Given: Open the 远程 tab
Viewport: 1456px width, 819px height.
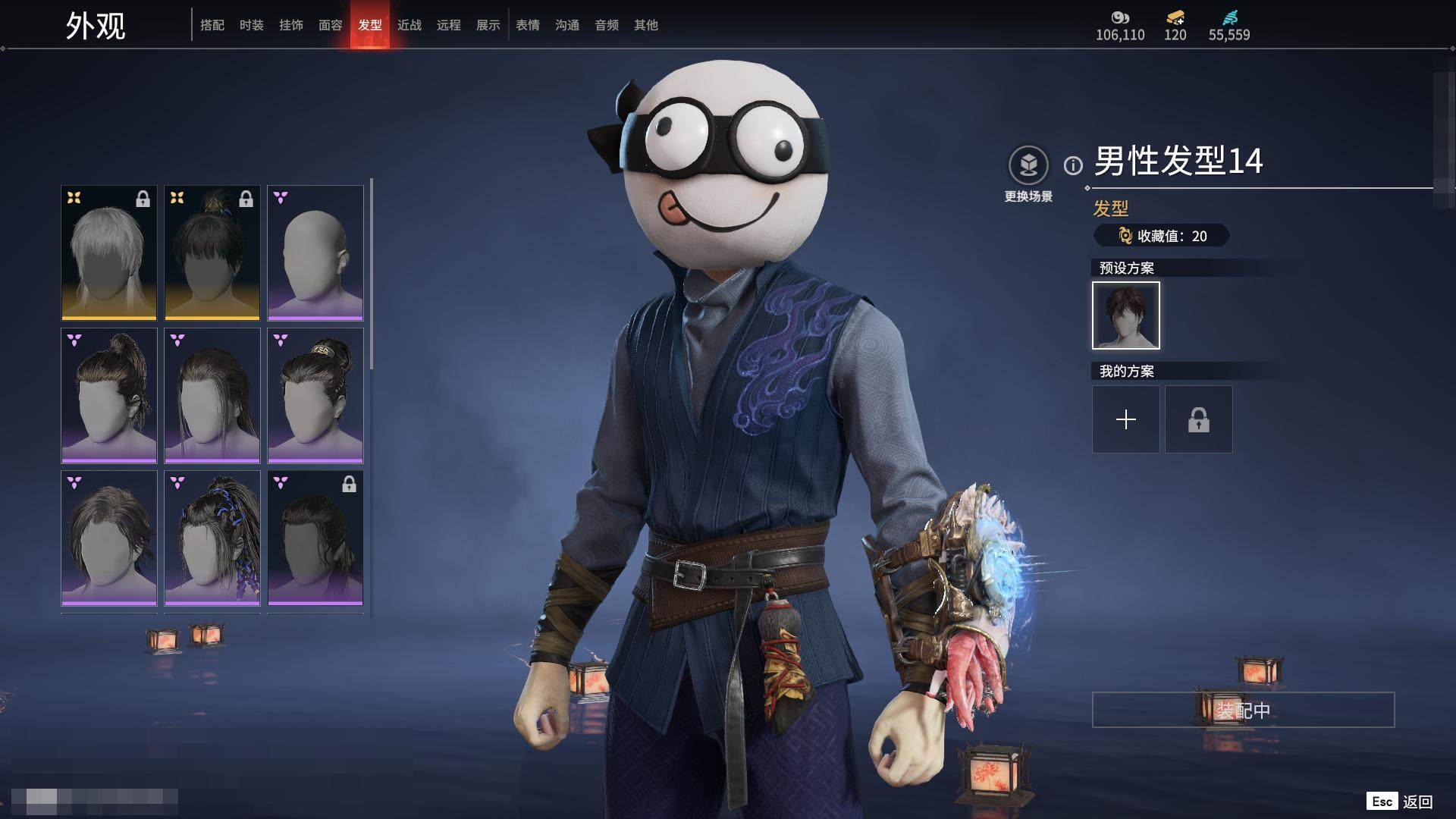Looking at the screenshot, I should [x=449, y=25].
